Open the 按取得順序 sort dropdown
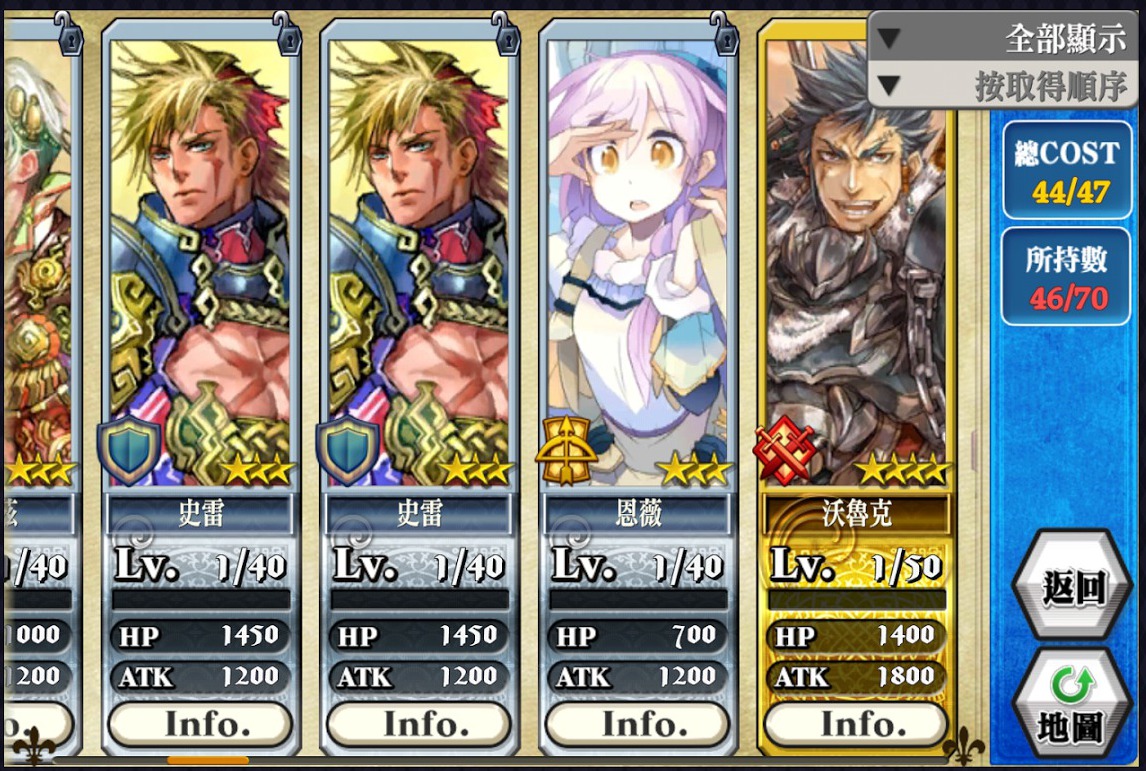 tap(1005, 86)
